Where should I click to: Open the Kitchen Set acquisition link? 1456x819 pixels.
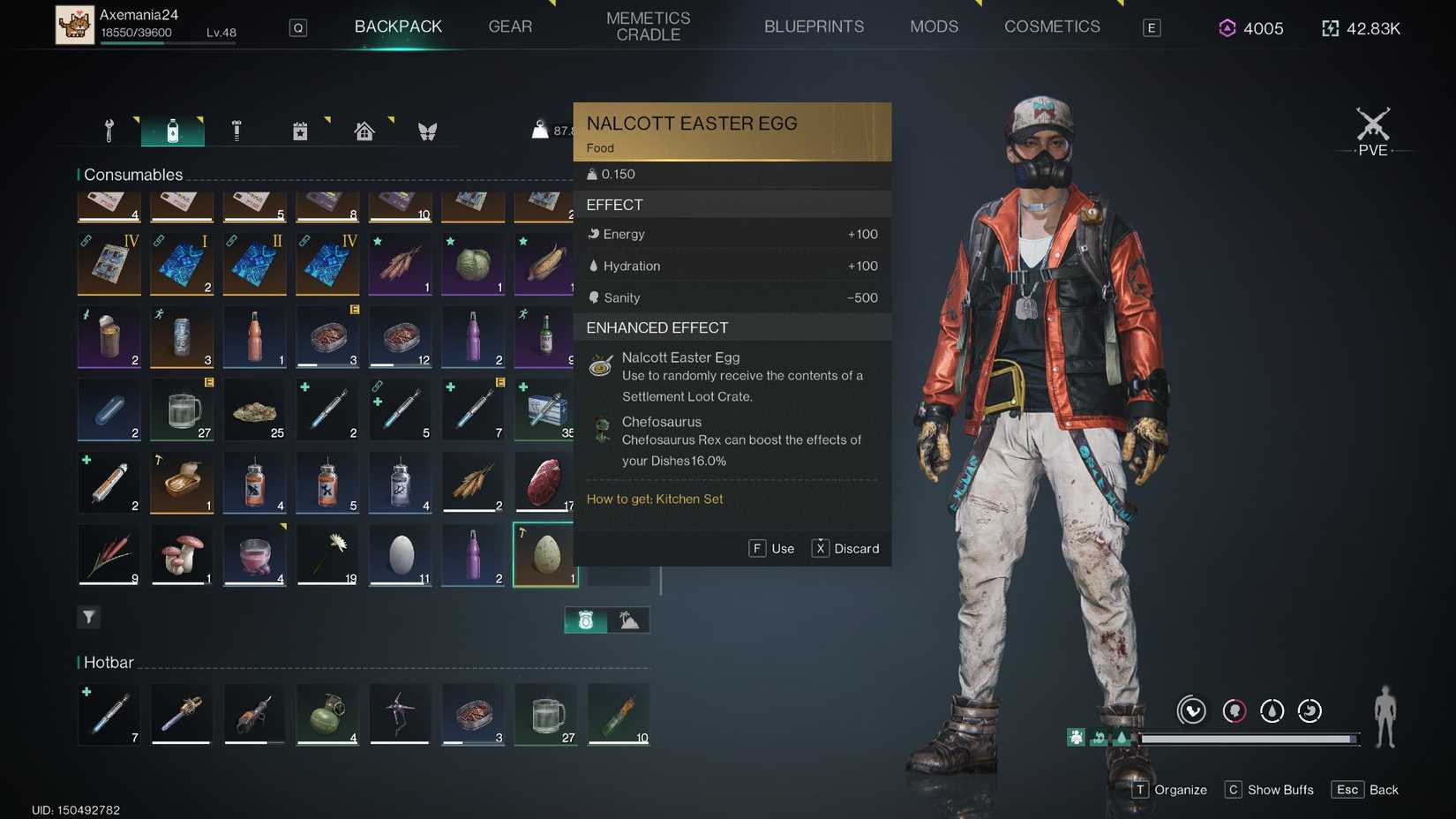[655, 499]
